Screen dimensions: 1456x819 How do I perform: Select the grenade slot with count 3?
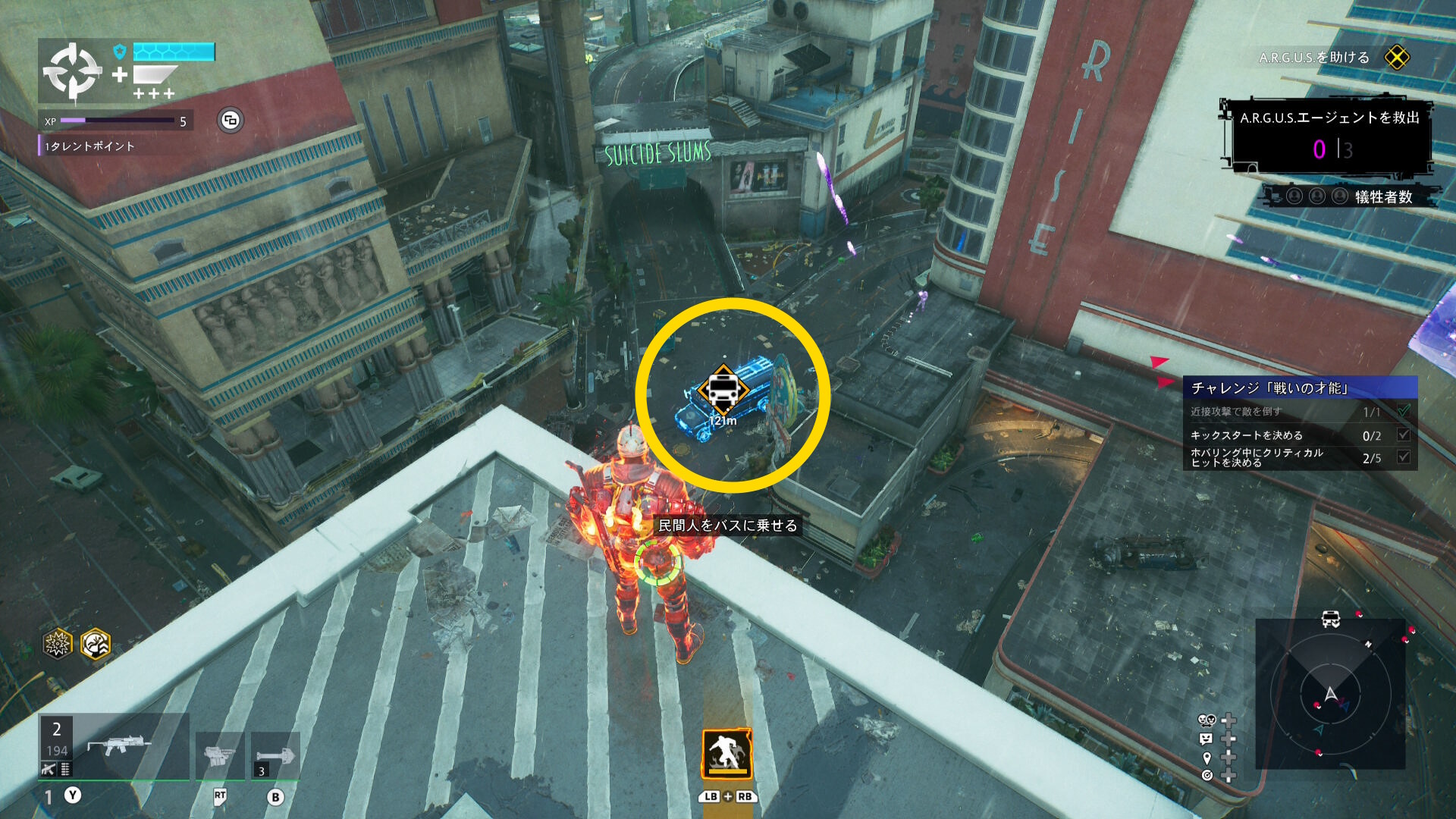point(275,755)
